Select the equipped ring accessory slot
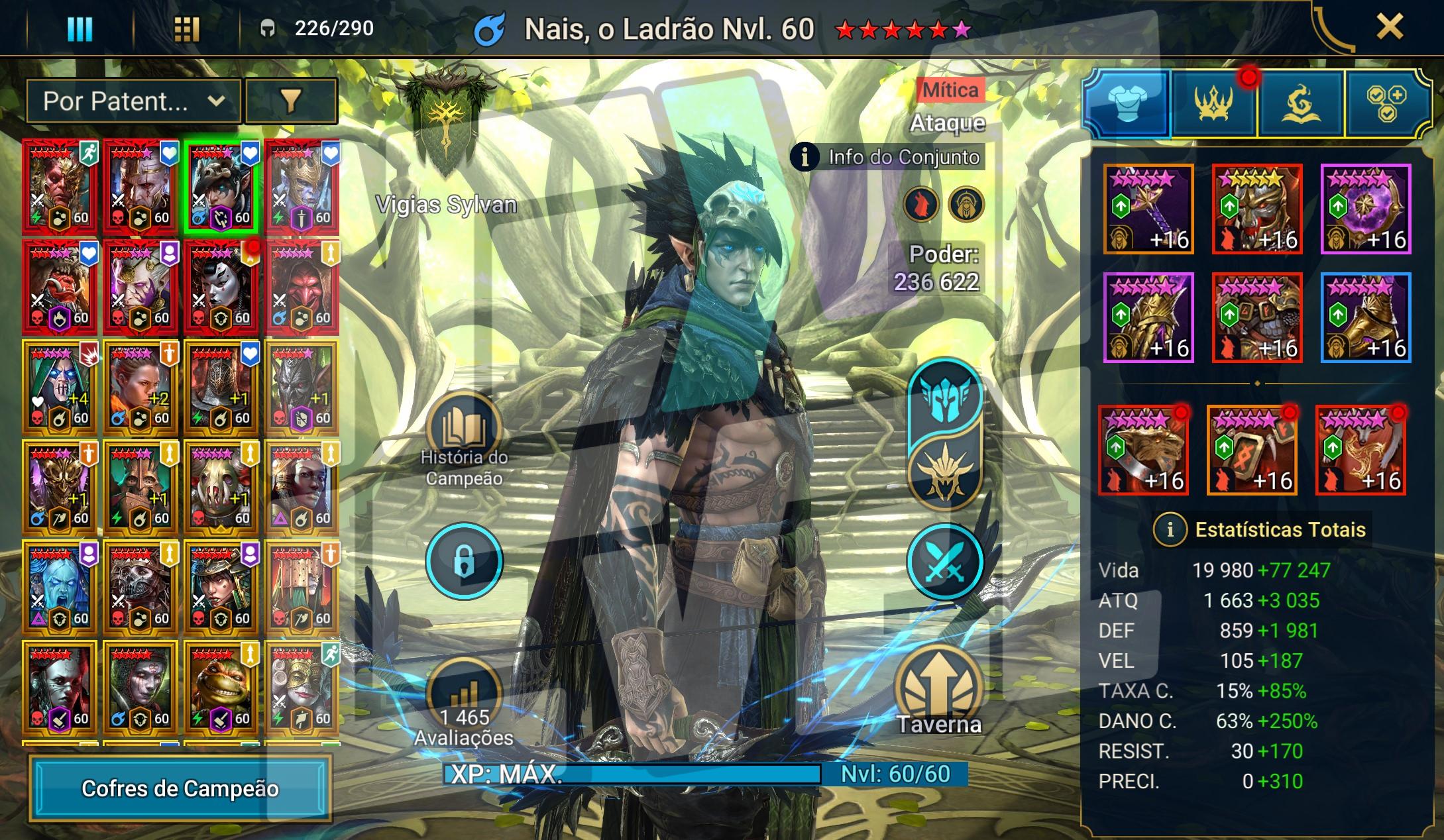The height and width of the screenshot is (840, 1444). 1143,450
